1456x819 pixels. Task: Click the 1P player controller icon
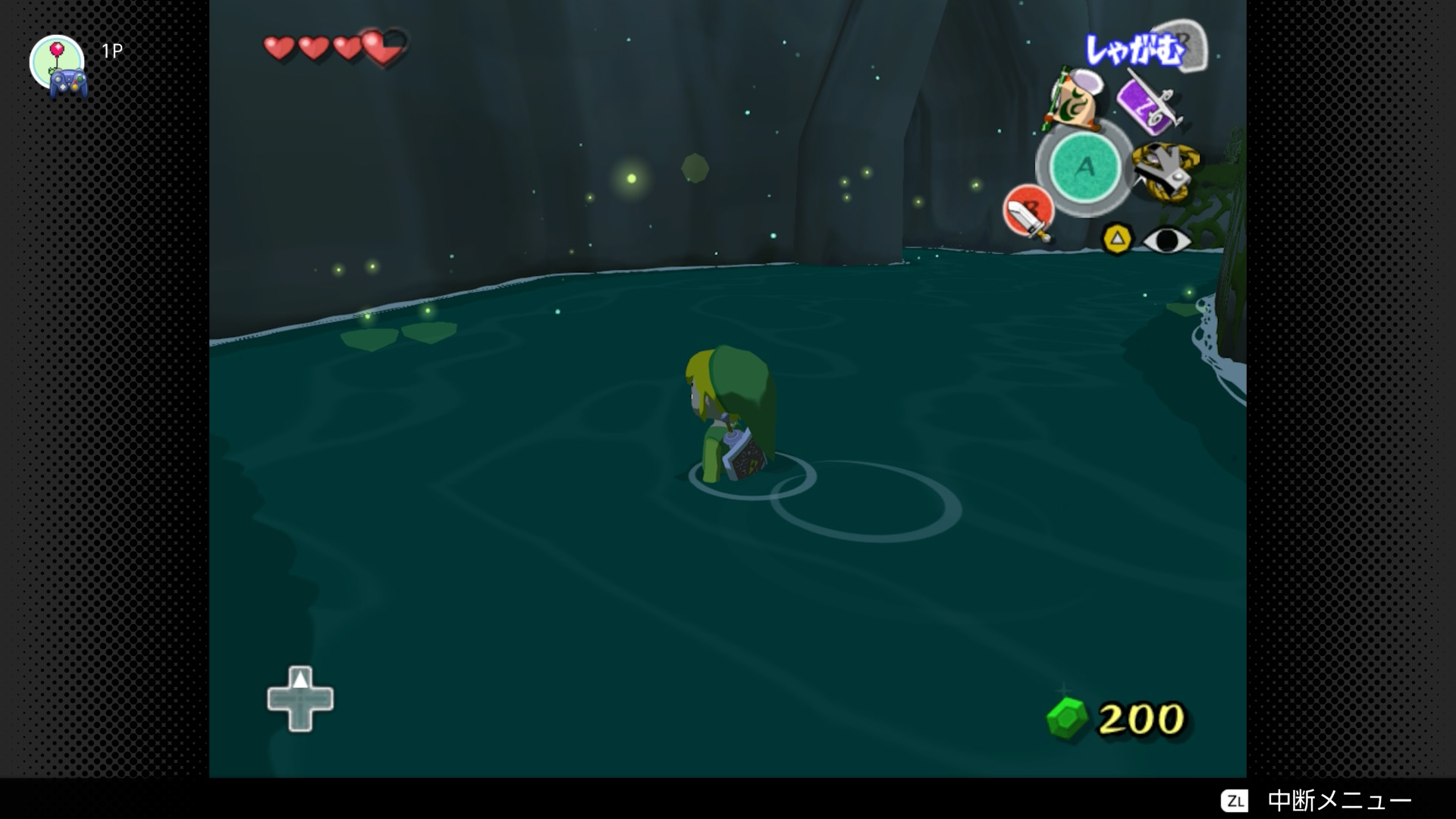click(59, 66)
